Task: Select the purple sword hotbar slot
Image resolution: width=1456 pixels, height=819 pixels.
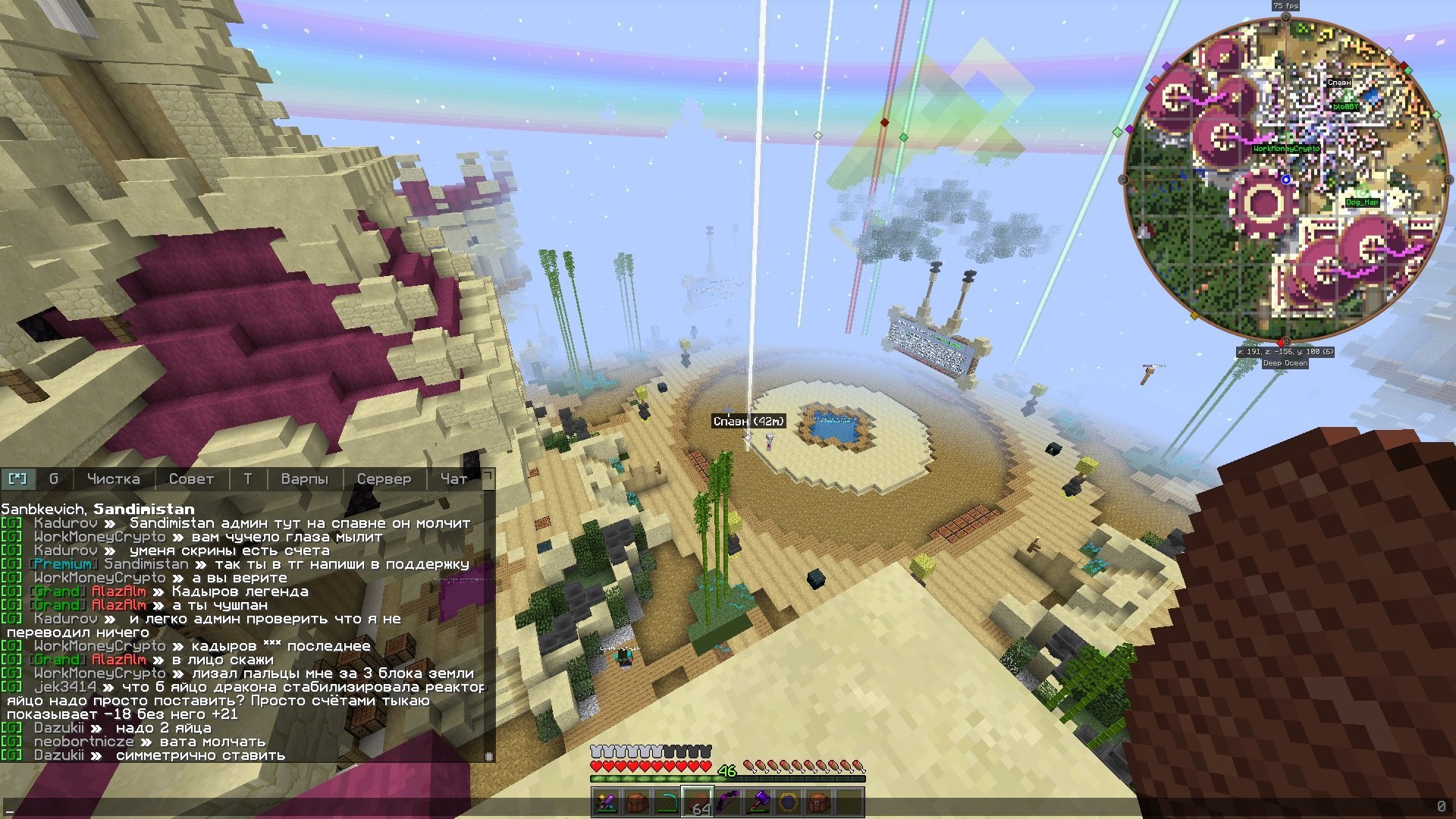Action: pyautogui.click(x=607, y=802)
